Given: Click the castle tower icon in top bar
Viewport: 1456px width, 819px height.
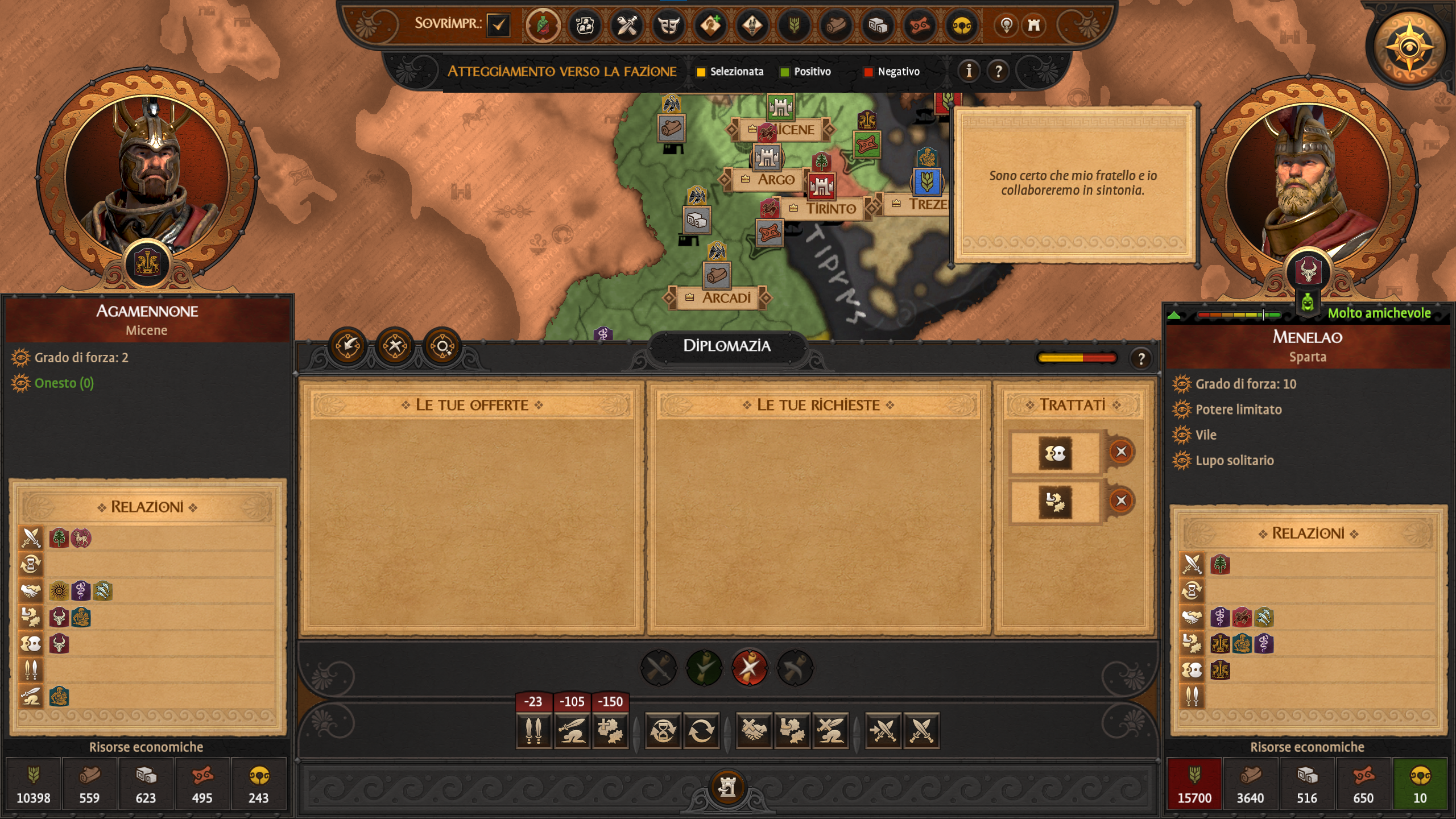Looking at the screenshot, I should 1034,25.
